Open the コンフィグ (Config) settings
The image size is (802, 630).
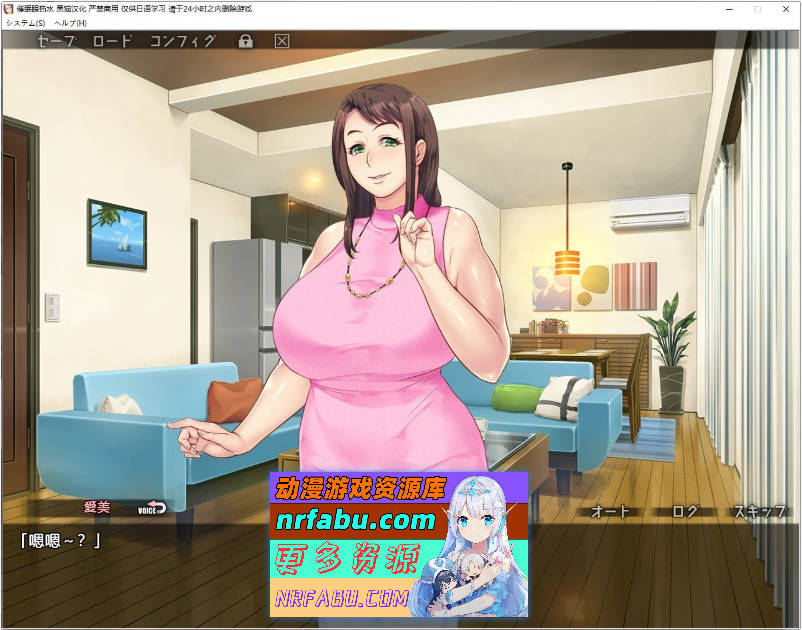182,41
